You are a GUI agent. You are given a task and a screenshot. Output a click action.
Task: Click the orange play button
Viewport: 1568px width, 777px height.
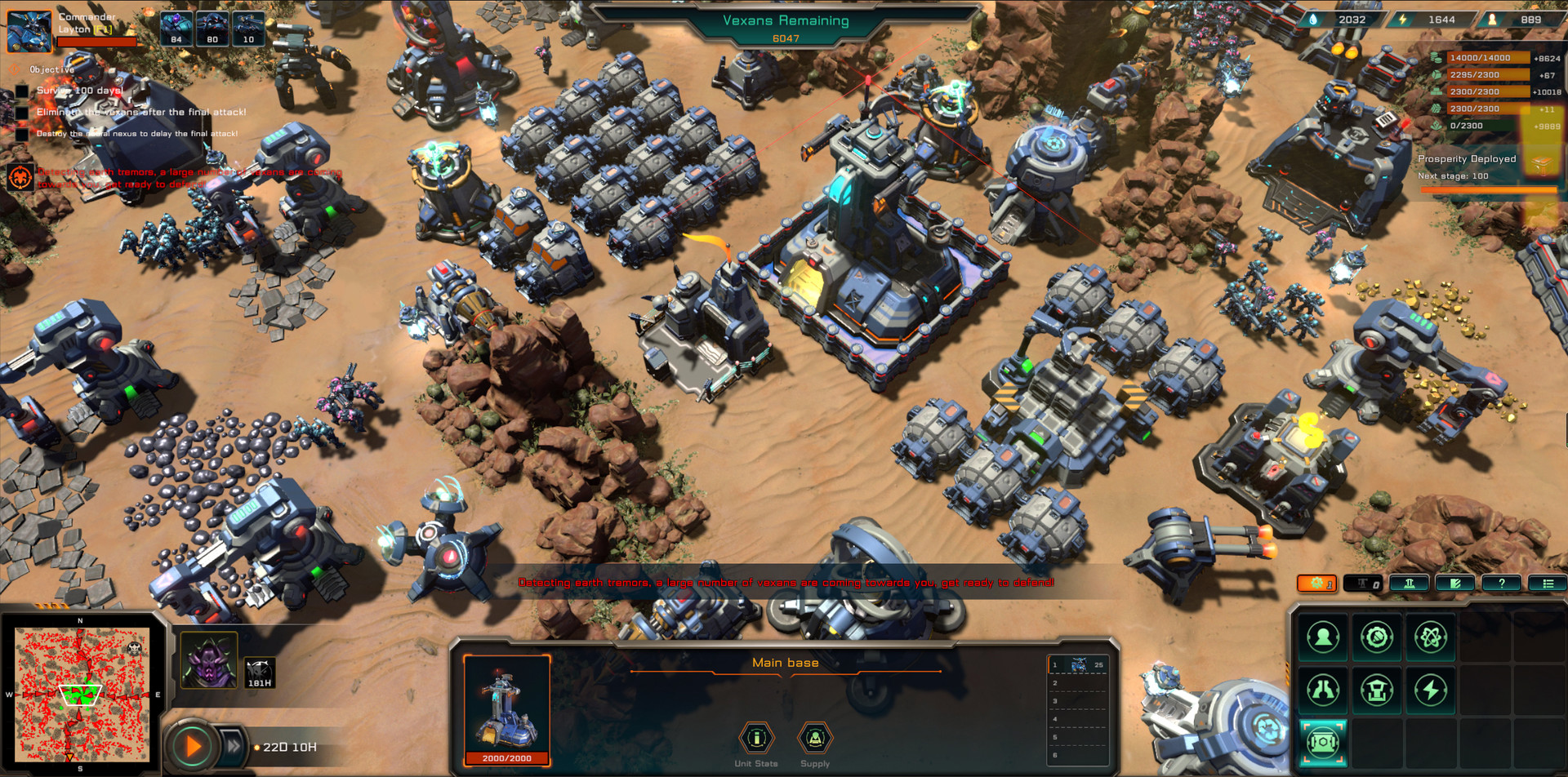click(194, 746)
